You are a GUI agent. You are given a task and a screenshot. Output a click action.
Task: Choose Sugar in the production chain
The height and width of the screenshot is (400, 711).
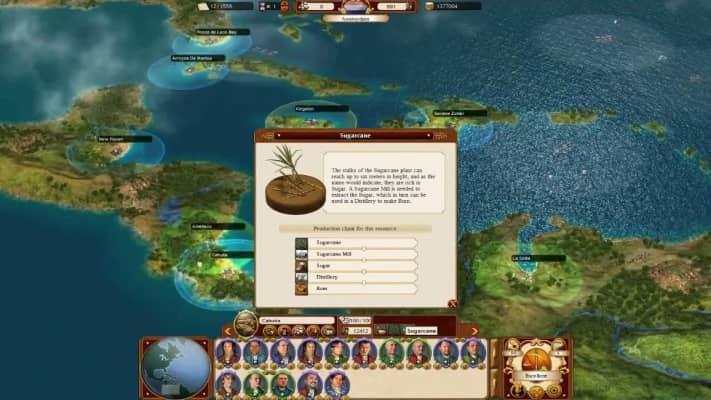tap(355, 266)
